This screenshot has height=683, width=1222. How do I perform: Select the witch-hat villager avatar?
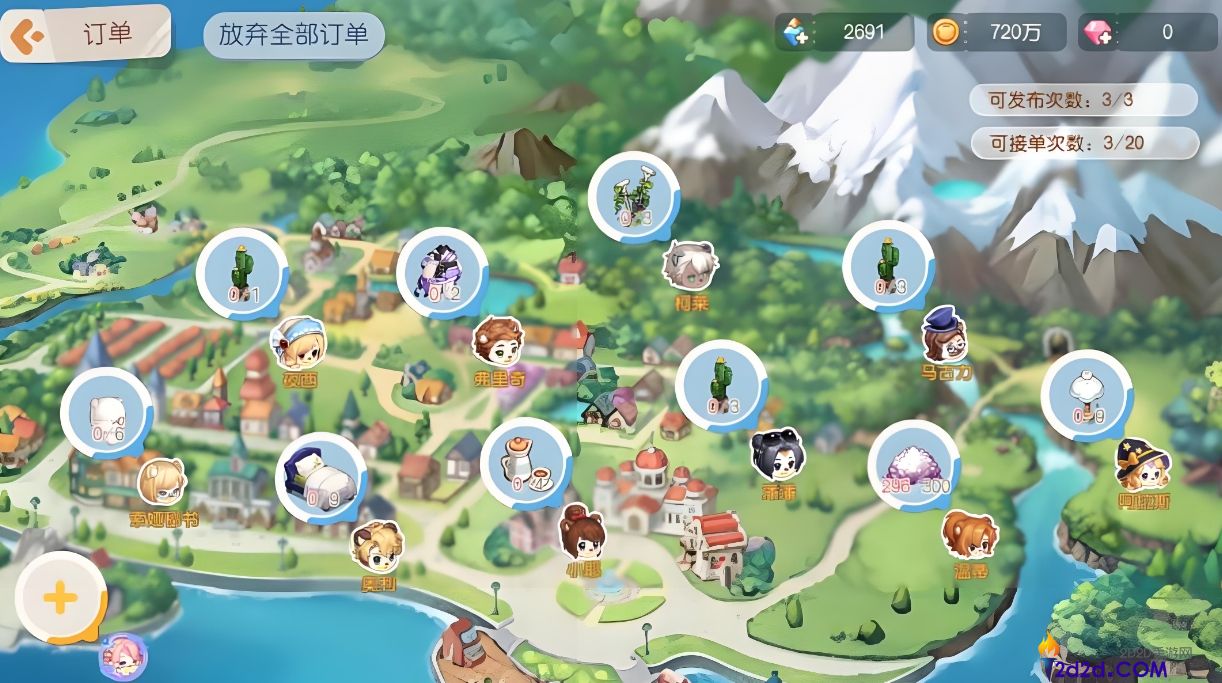1143,465
